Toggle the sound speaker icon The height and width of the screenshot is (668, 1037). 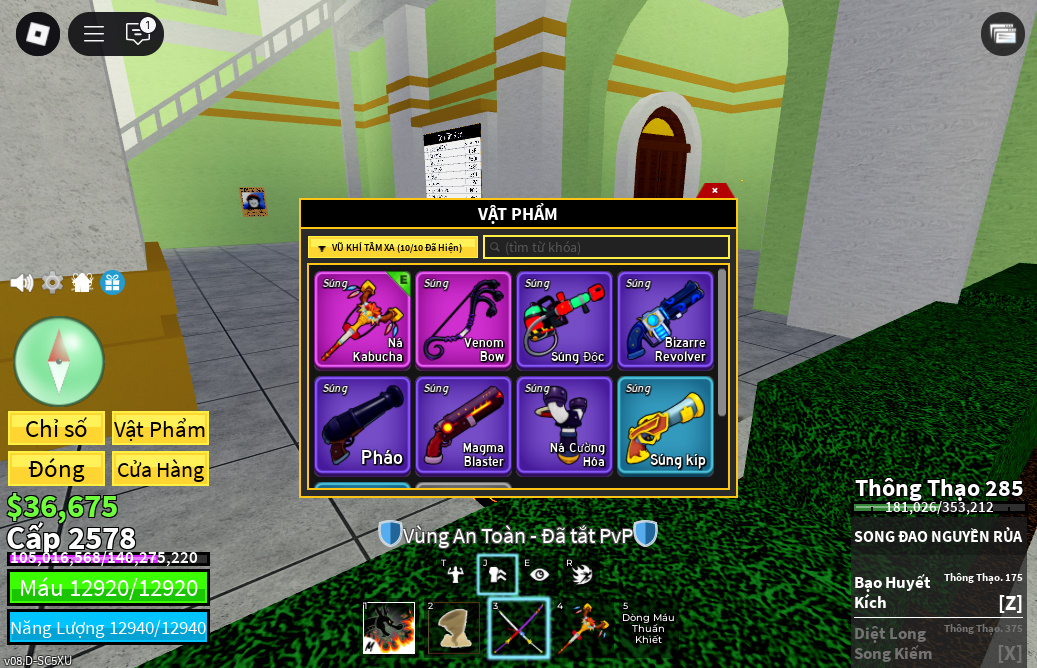click(21, 283)
